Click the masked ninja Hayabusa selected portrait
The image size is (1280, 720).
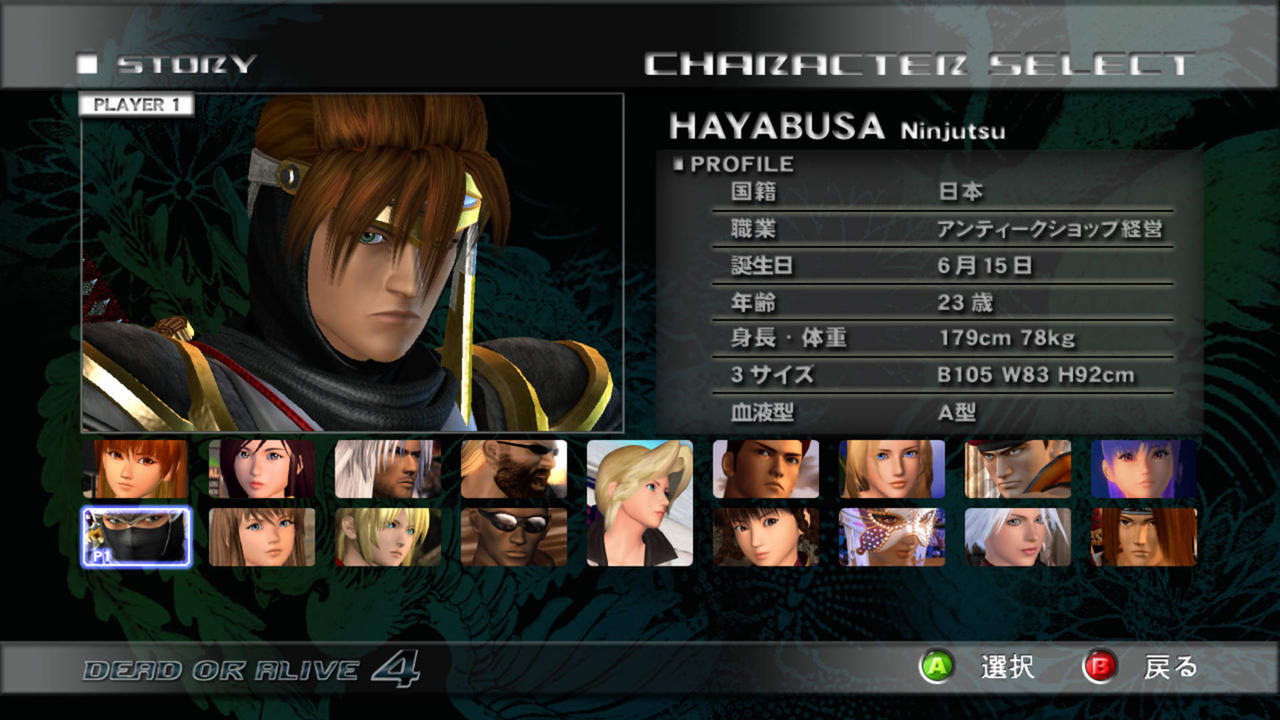[x=135, y=538]
